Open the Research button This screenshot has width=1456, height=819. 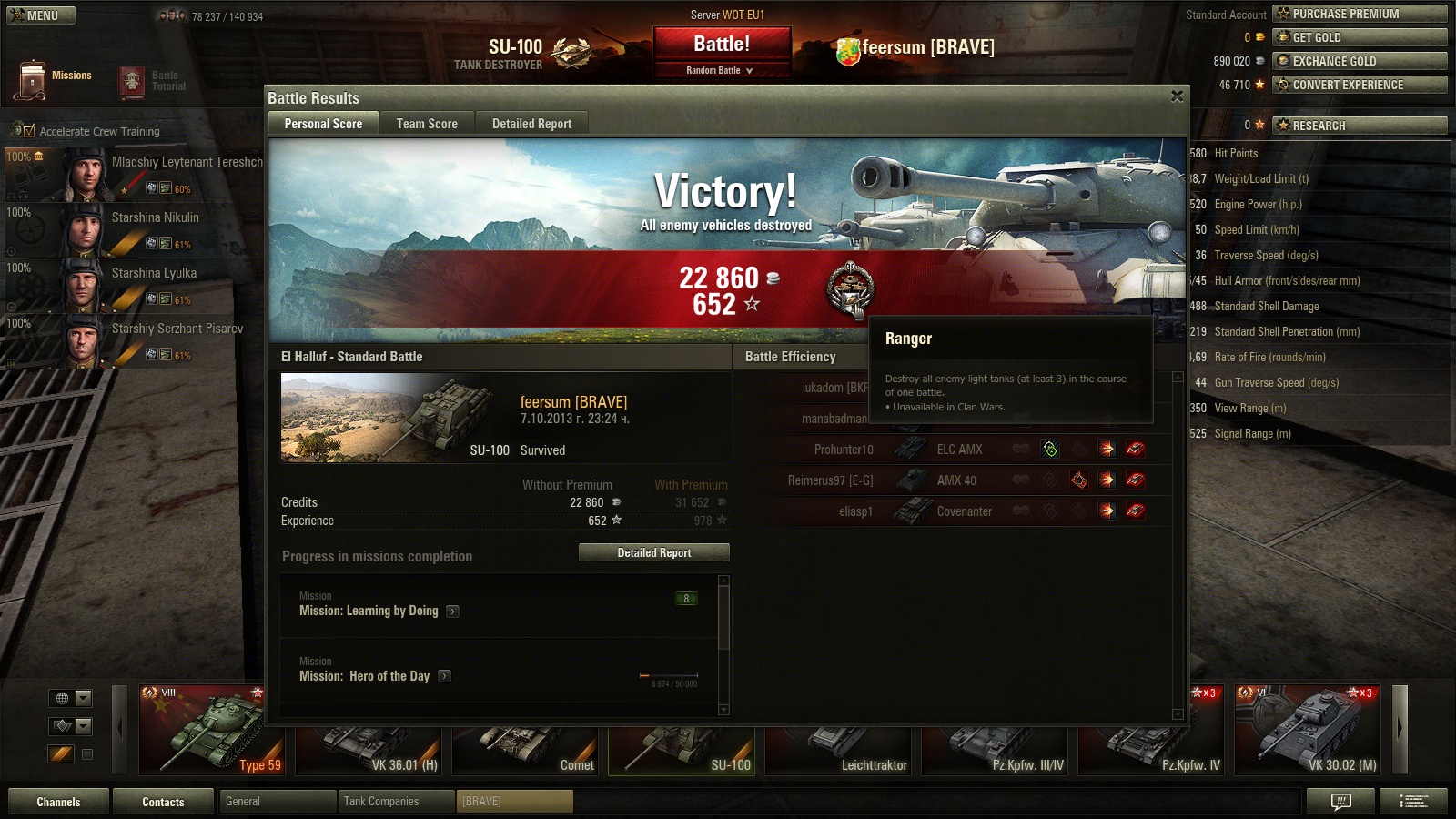pos(1359,126)
